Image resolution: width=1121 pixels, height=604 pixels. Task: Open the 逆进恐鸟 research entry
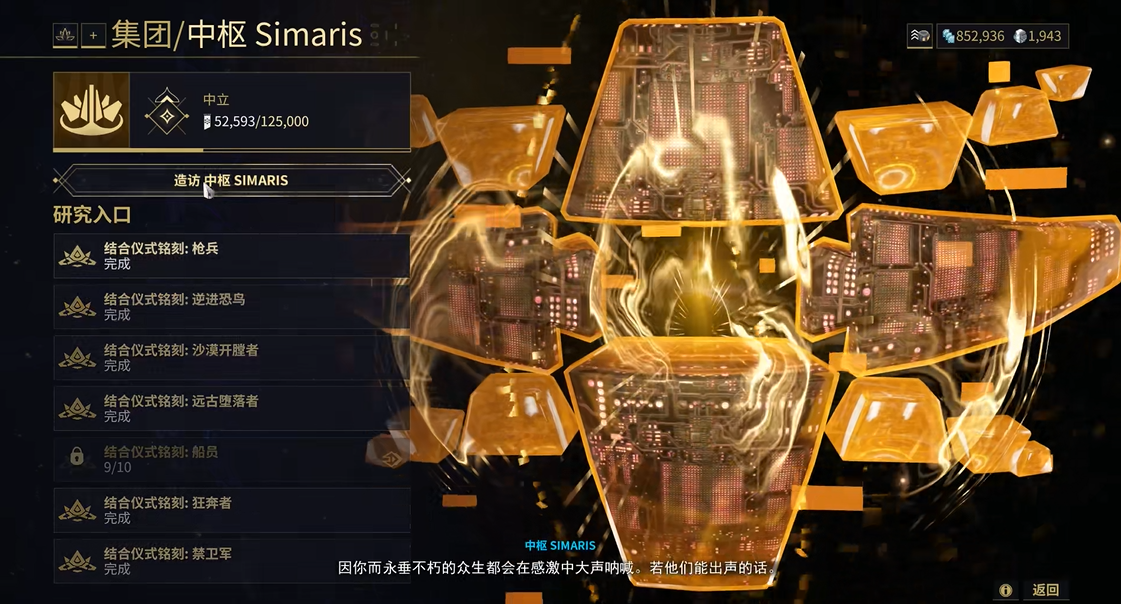pyautogui.click(x=231, y=307)
